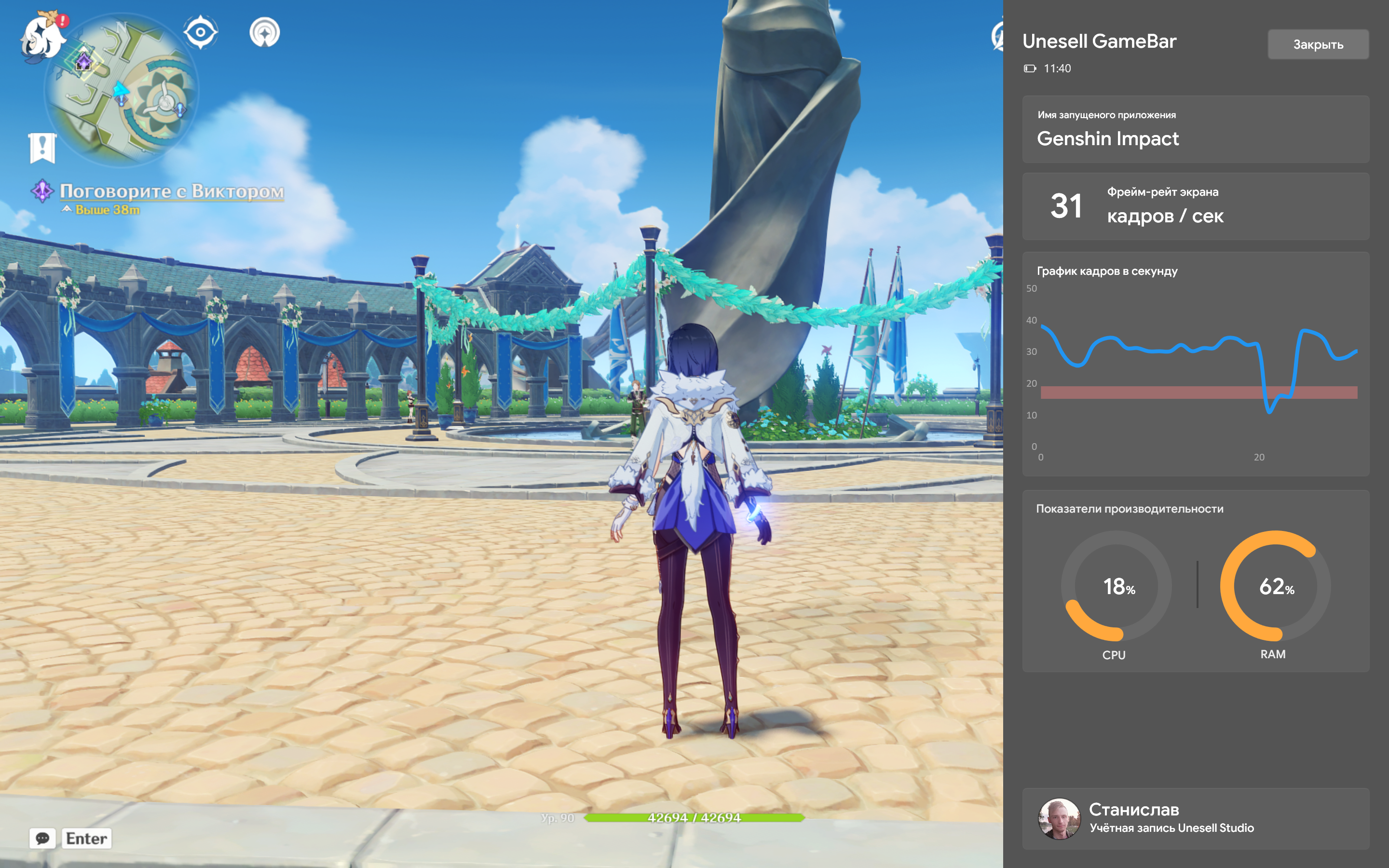1389x868 pixels.
Task: Close the Unesell GameBar with 'Закрыть'
Action: coord(1317,45)
